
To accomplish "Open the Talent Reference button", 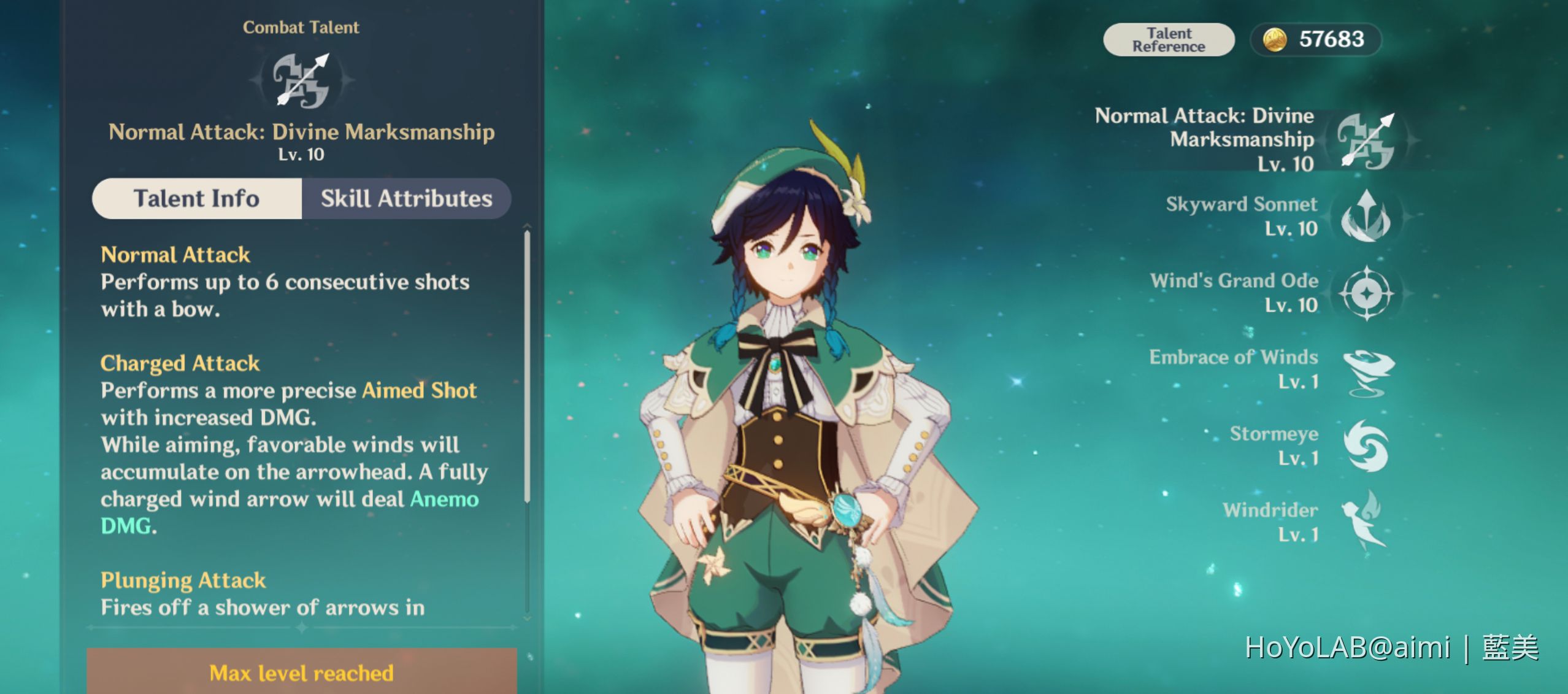I will coord(1168,40).
